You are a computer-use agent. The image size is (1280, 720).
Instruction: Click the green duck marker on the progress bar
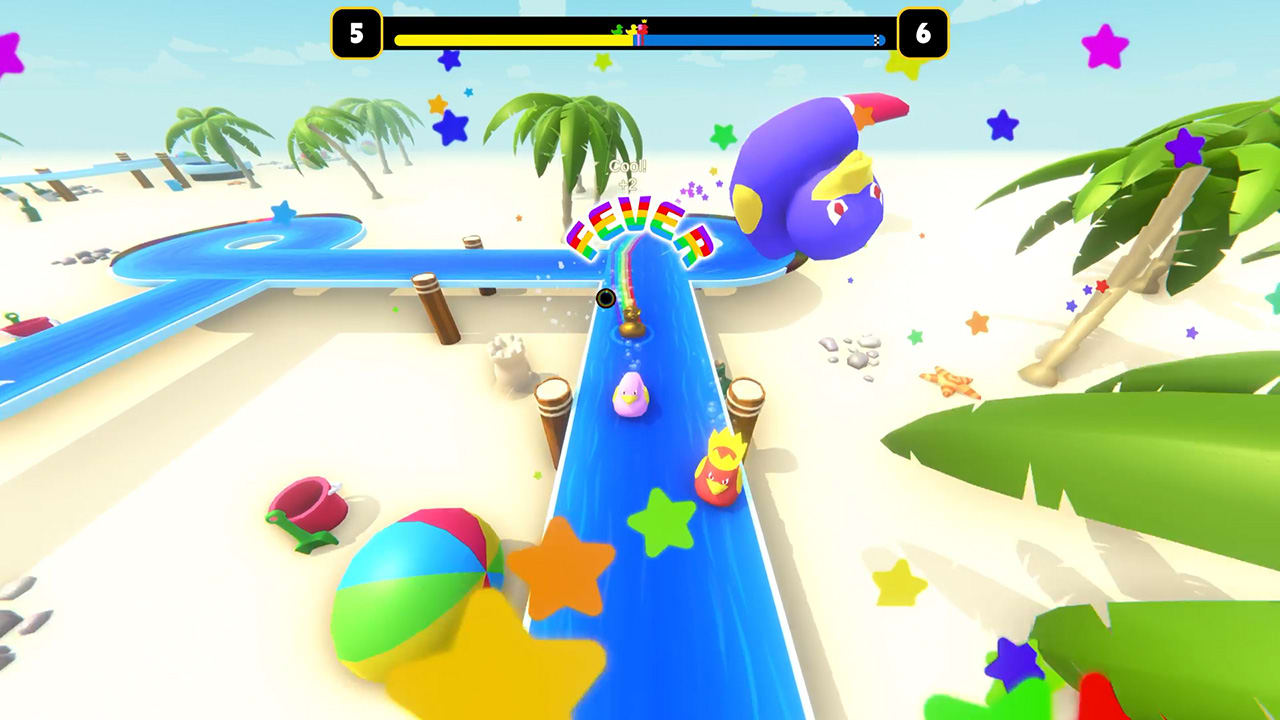(x=616, y=29)
